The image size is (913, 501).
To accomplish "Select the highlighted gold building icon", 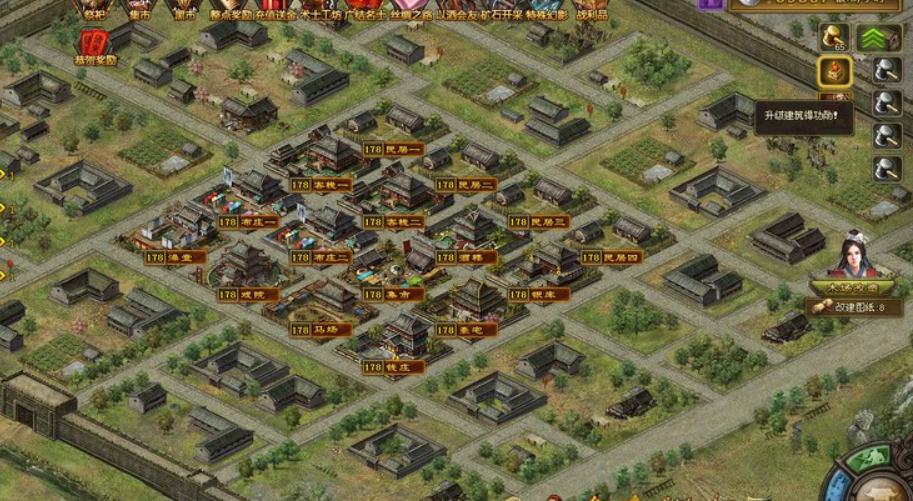I will (x=835, y=71).
